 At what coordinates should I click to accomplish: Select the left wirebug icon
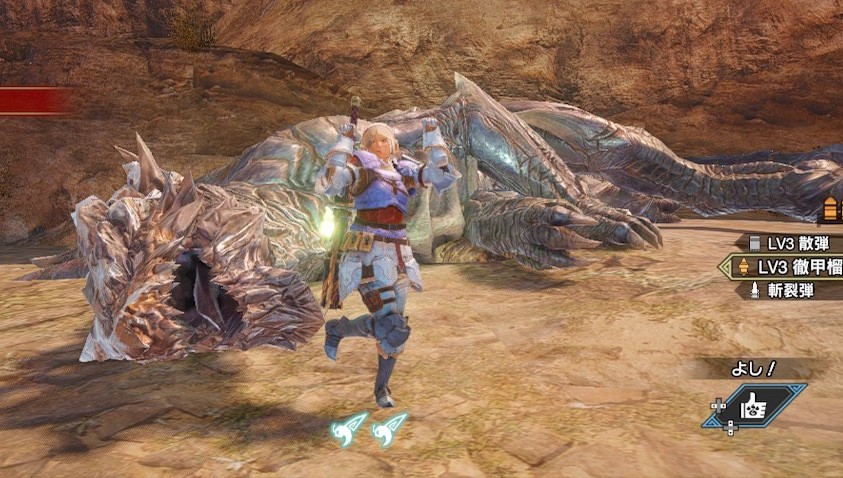tap(350, 429)
